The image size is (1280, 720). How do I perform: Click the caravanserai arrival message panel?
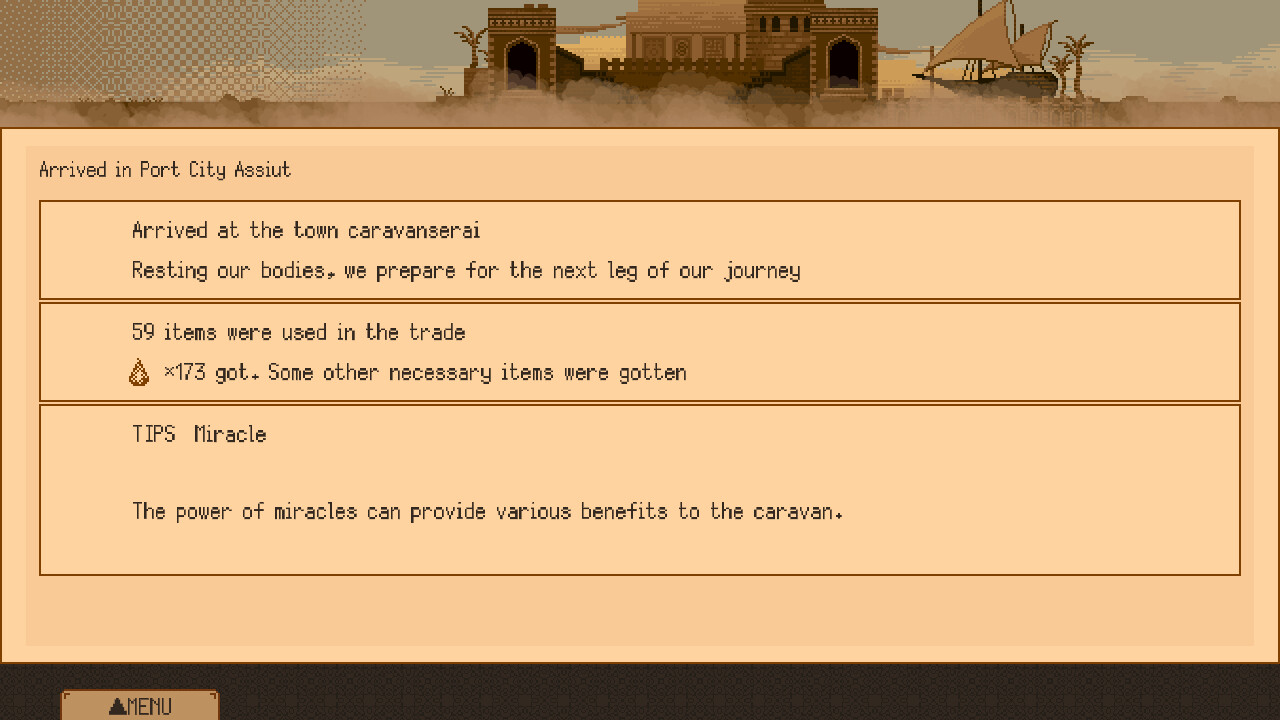640,250
